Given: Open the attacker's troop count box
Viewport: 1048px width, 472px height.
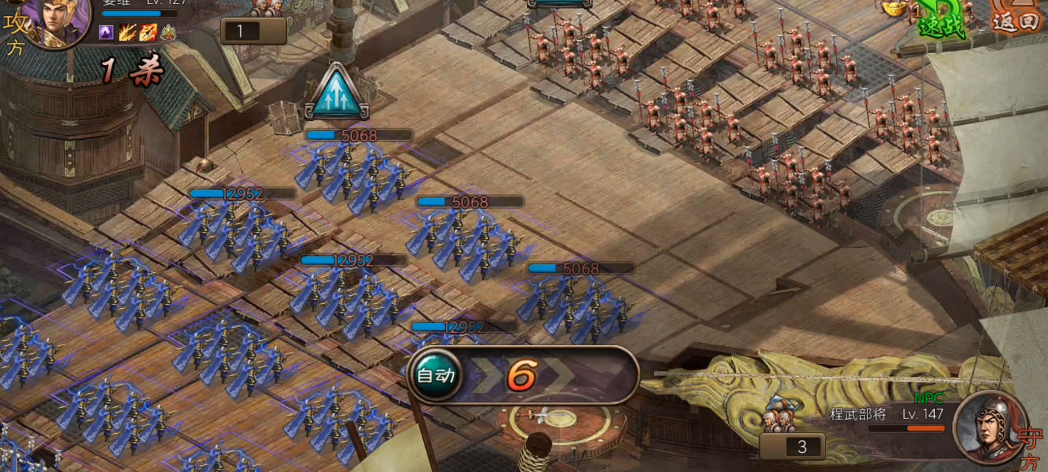Looking at the screenshot, I should pos(252,31).
